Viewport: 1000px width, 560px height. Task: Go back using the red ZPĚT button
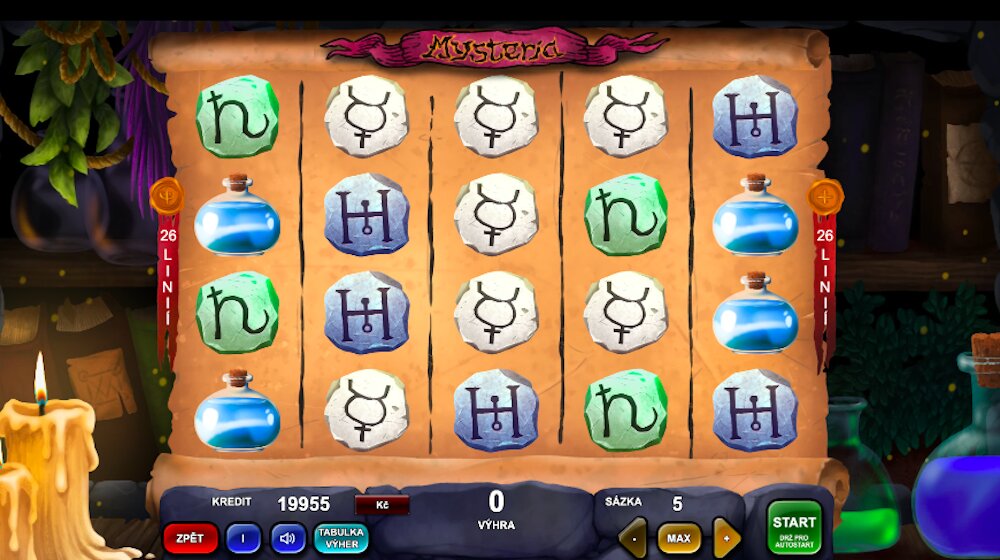(190, 539)
